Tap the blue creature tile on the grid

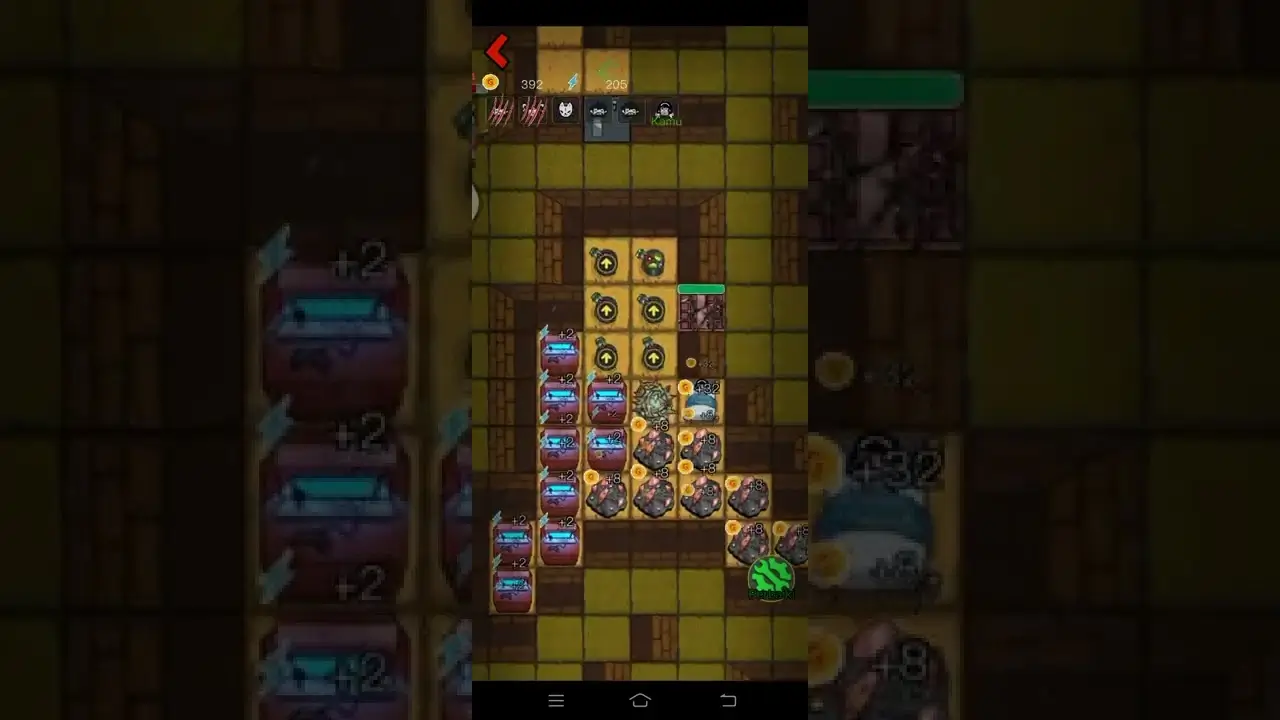pyautogui.click(x=700, y=403)
